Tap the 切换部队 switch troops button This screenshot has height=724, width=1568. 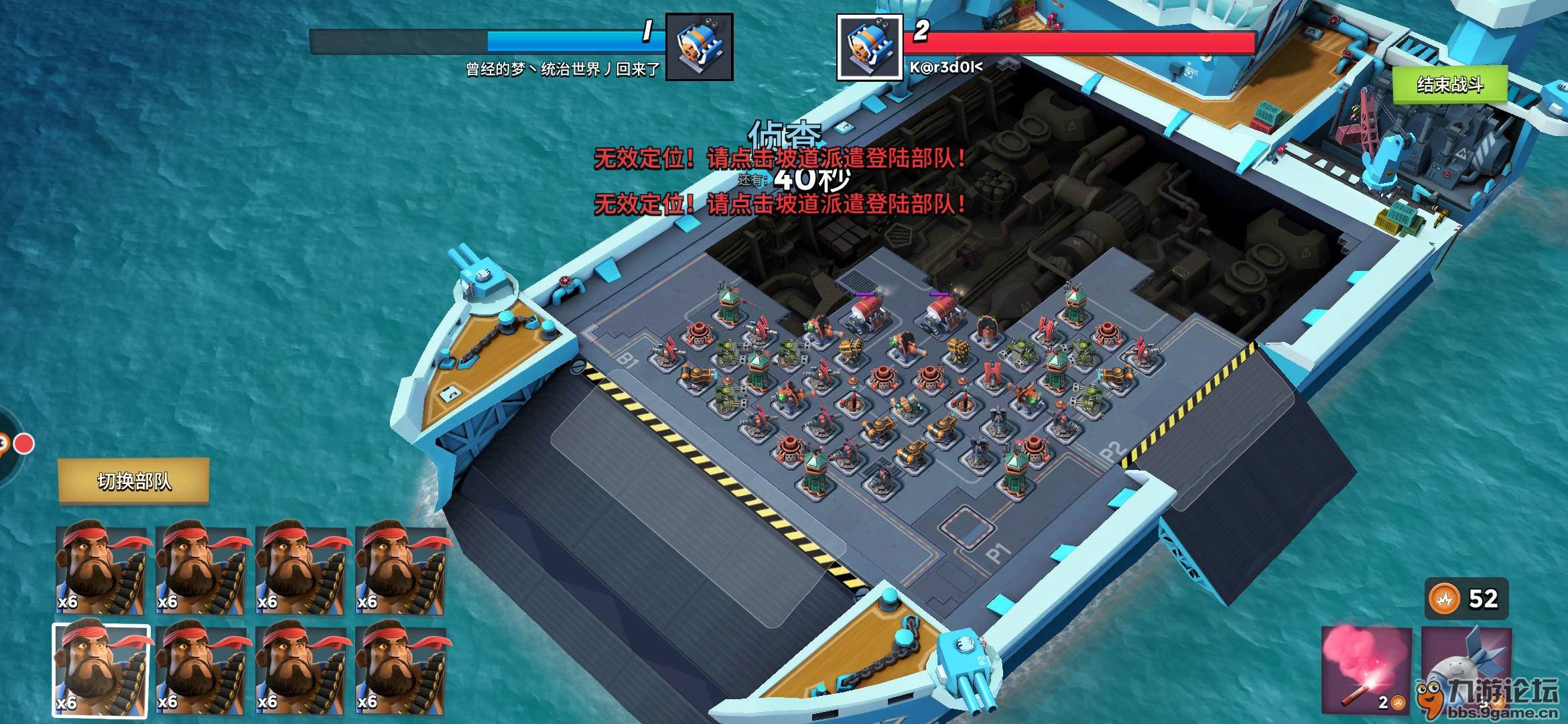point(134,481)
